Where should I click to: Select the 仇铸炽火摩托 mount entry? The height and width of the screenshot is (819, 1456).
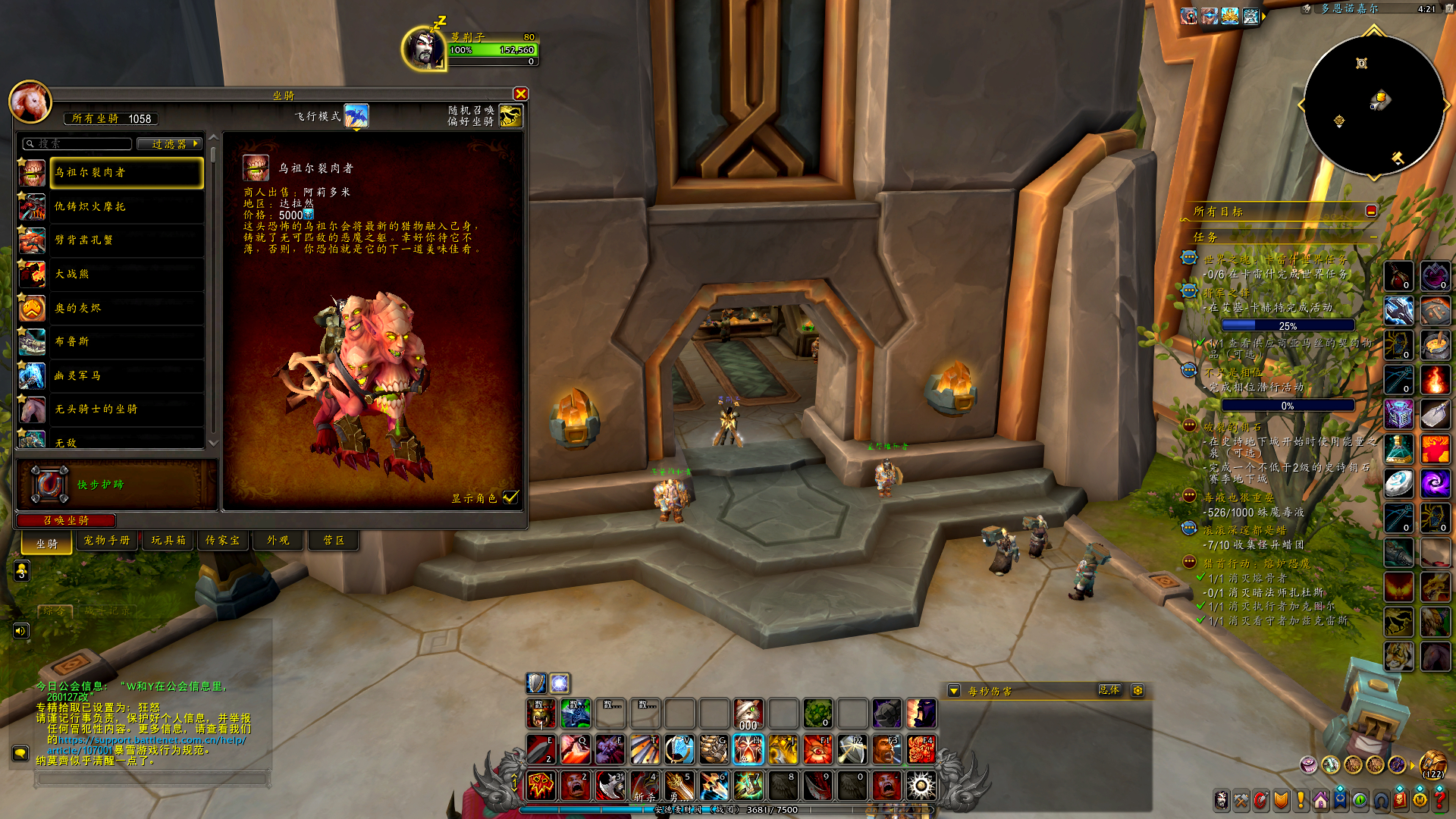click(127, 206)
